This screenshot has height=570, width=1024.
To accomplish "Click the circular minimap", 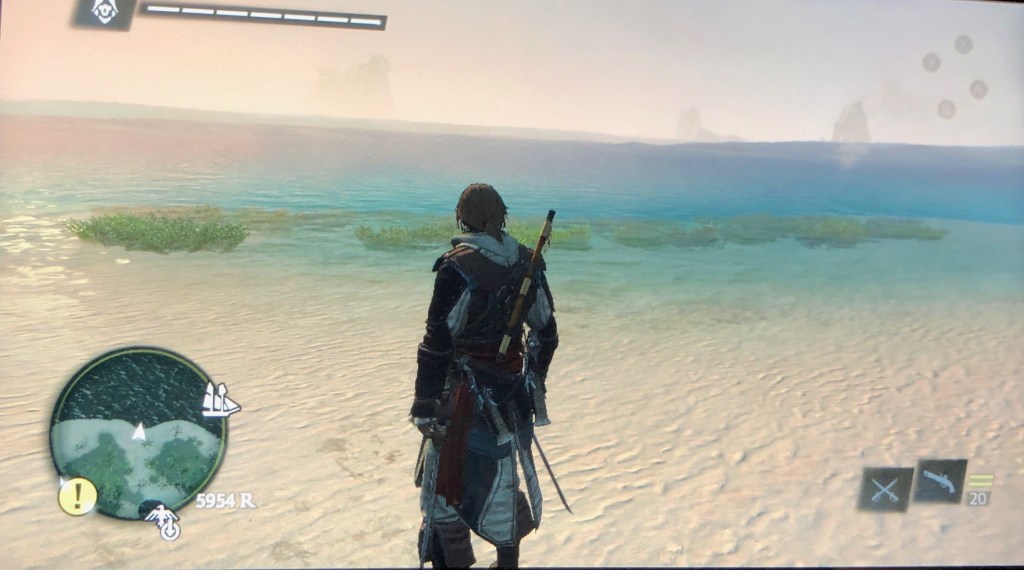I will point(138,432).
